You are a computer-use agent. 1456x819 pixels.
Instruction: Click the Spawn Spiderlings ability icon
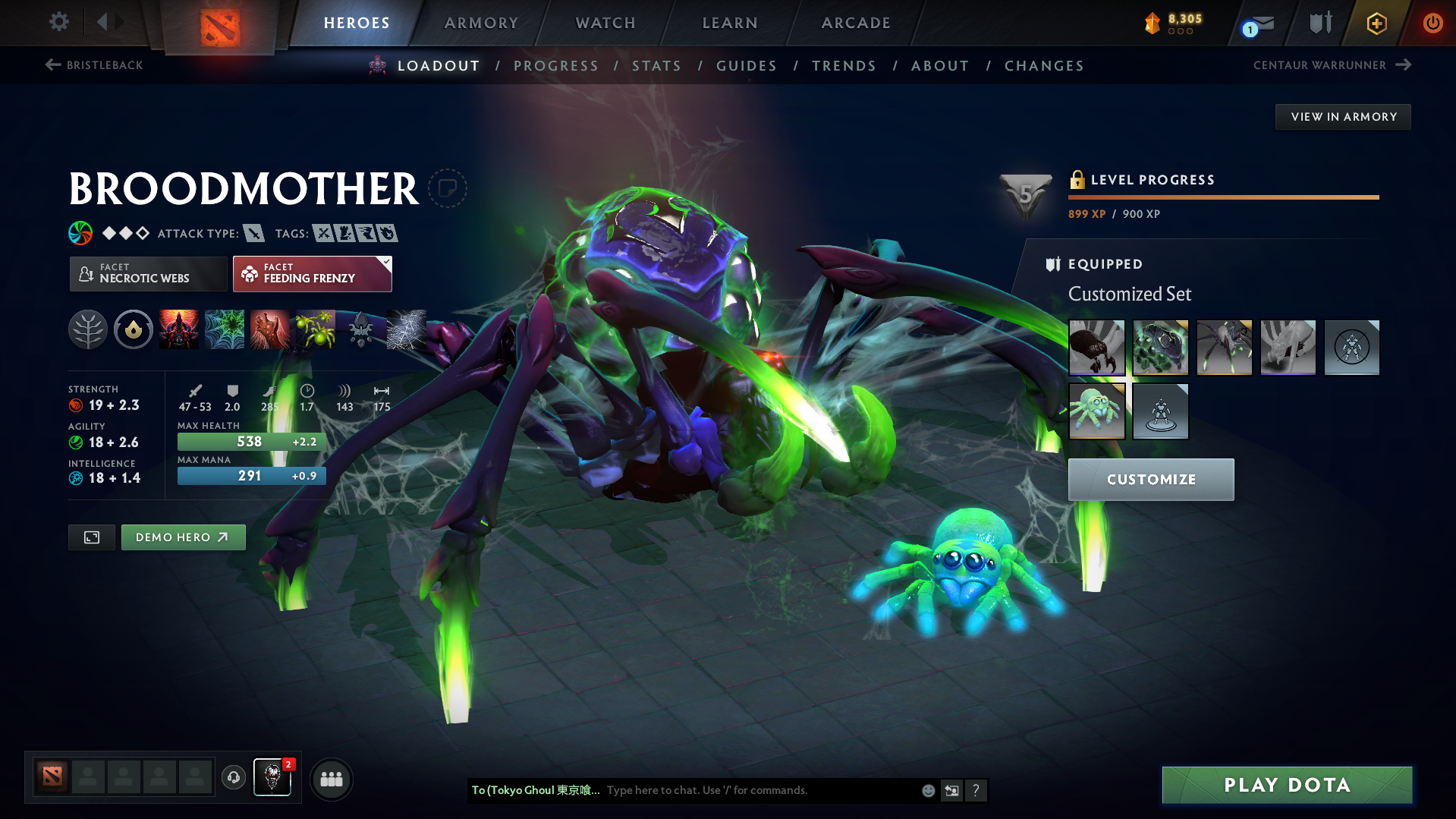pos(314,329)
